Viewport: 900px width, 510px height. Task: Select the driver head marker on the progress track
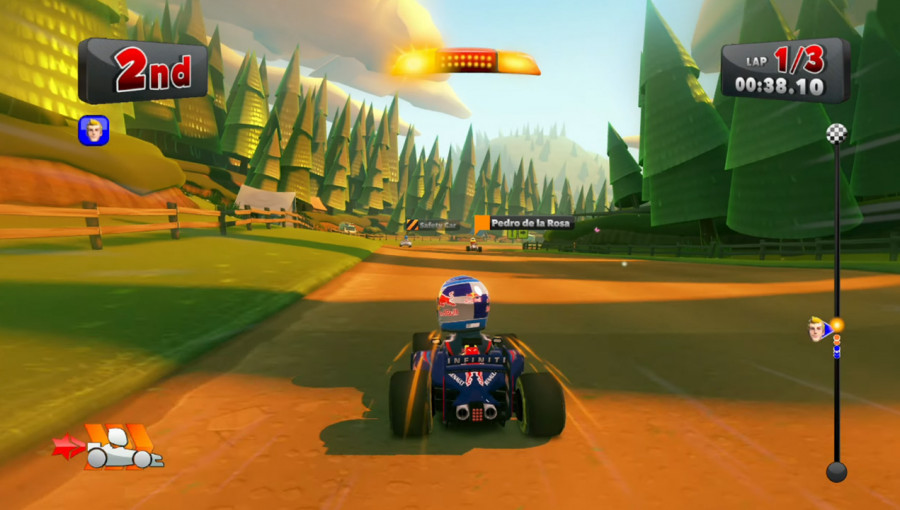point(820,329)
